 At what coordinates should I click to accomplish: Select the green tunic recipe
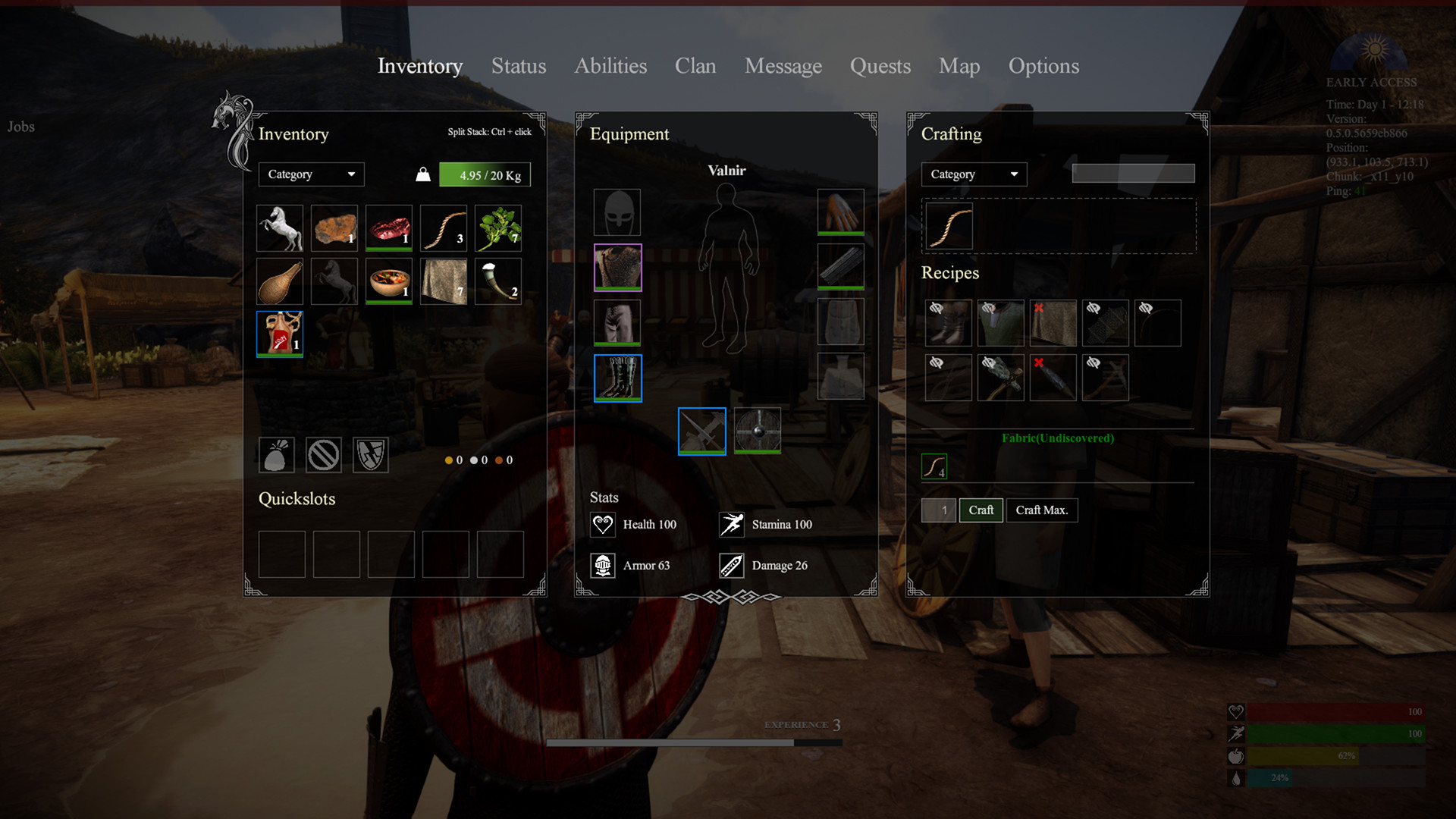click(x=1000, y=323)
